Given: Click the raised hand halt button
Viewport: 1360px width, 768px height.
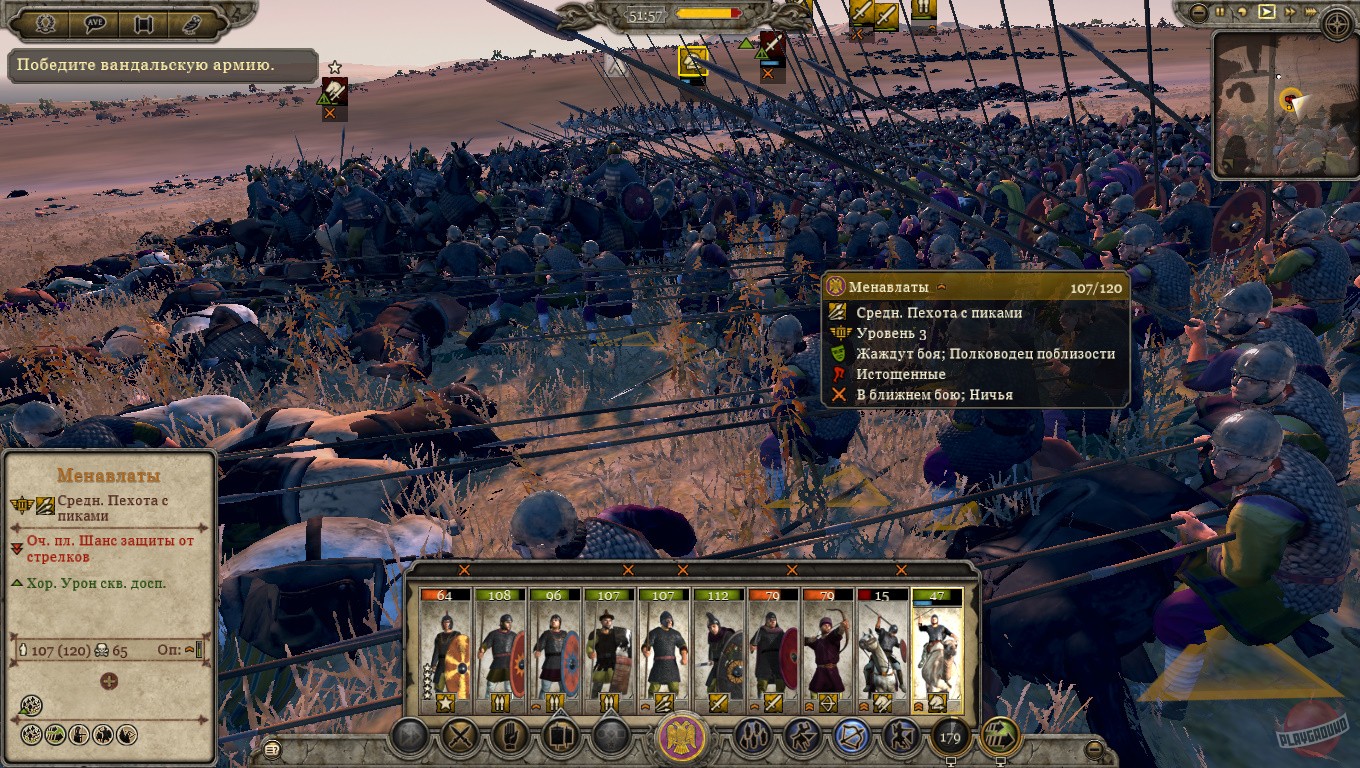Looking at the screenshot, I should click(x=511, y=737).
